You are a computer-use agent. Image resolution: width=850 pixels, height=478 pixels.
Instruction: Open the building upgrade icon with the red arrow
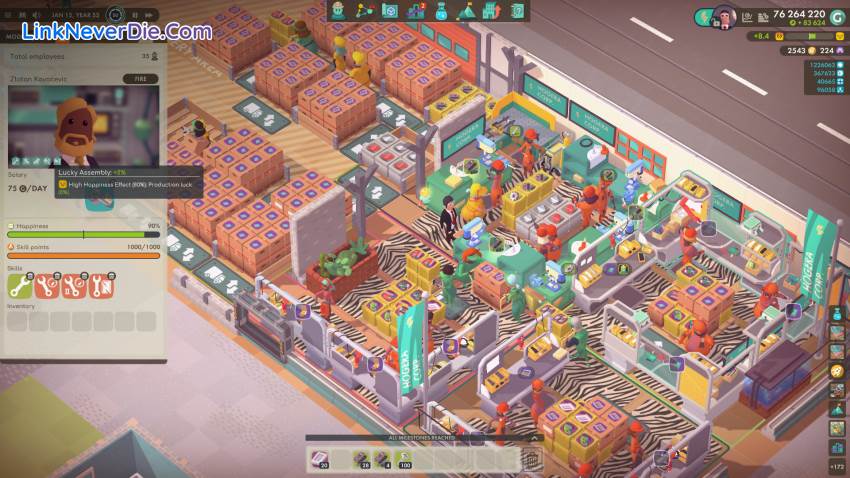tap(491, 11)
